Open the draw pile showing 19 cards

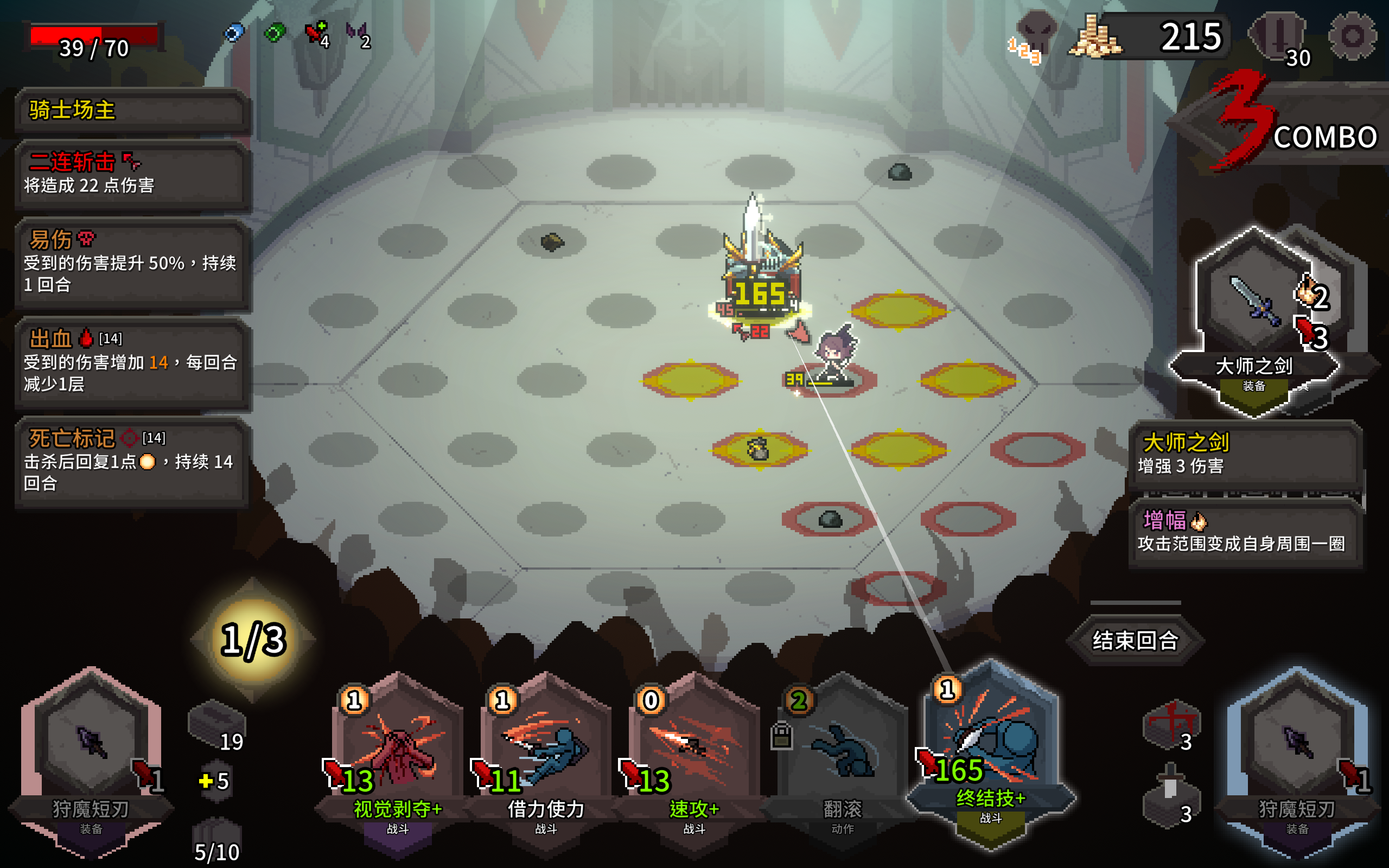[217, 724]
